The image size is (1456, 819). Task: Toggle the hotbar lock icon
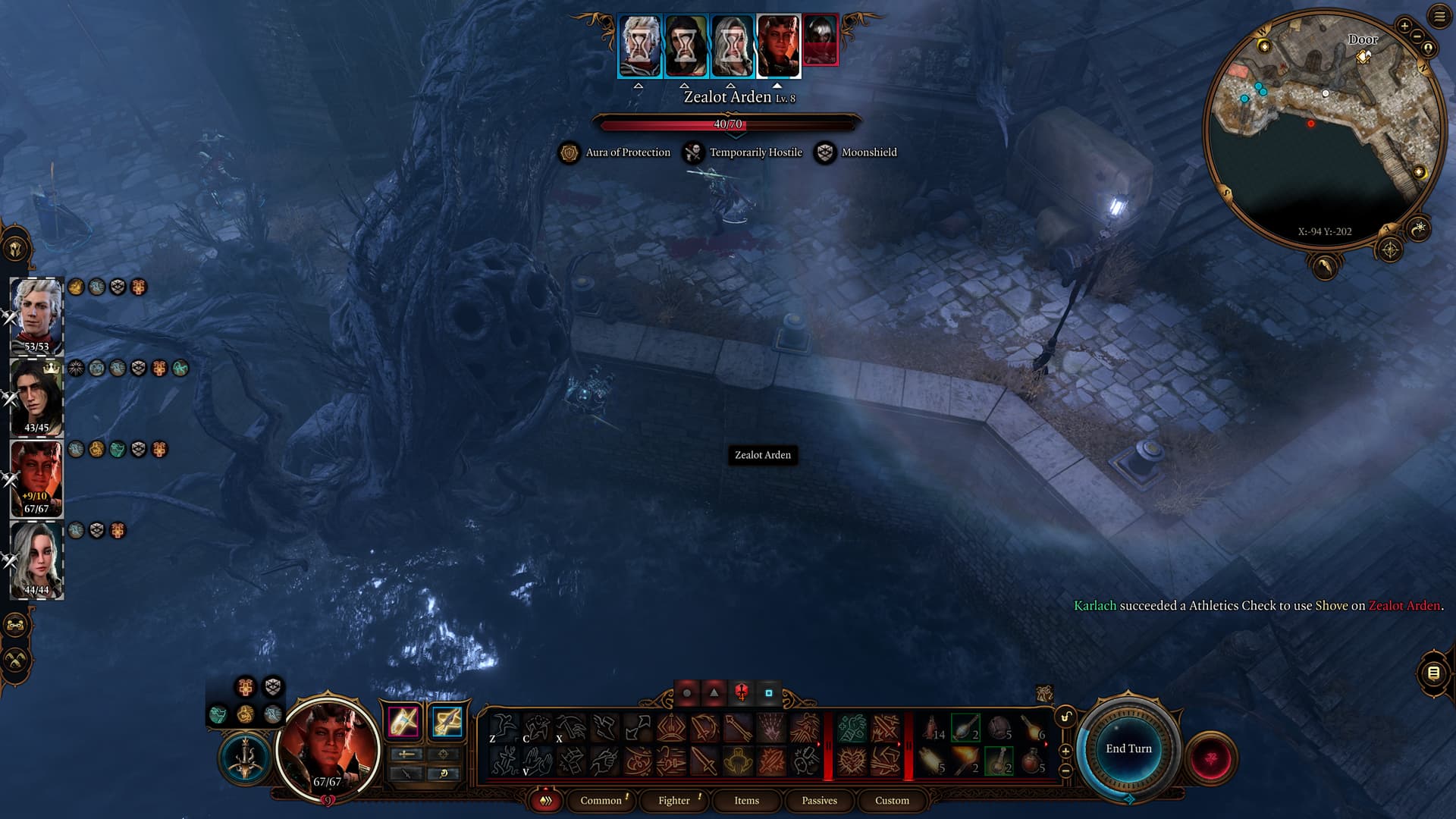pos(1065,717)
